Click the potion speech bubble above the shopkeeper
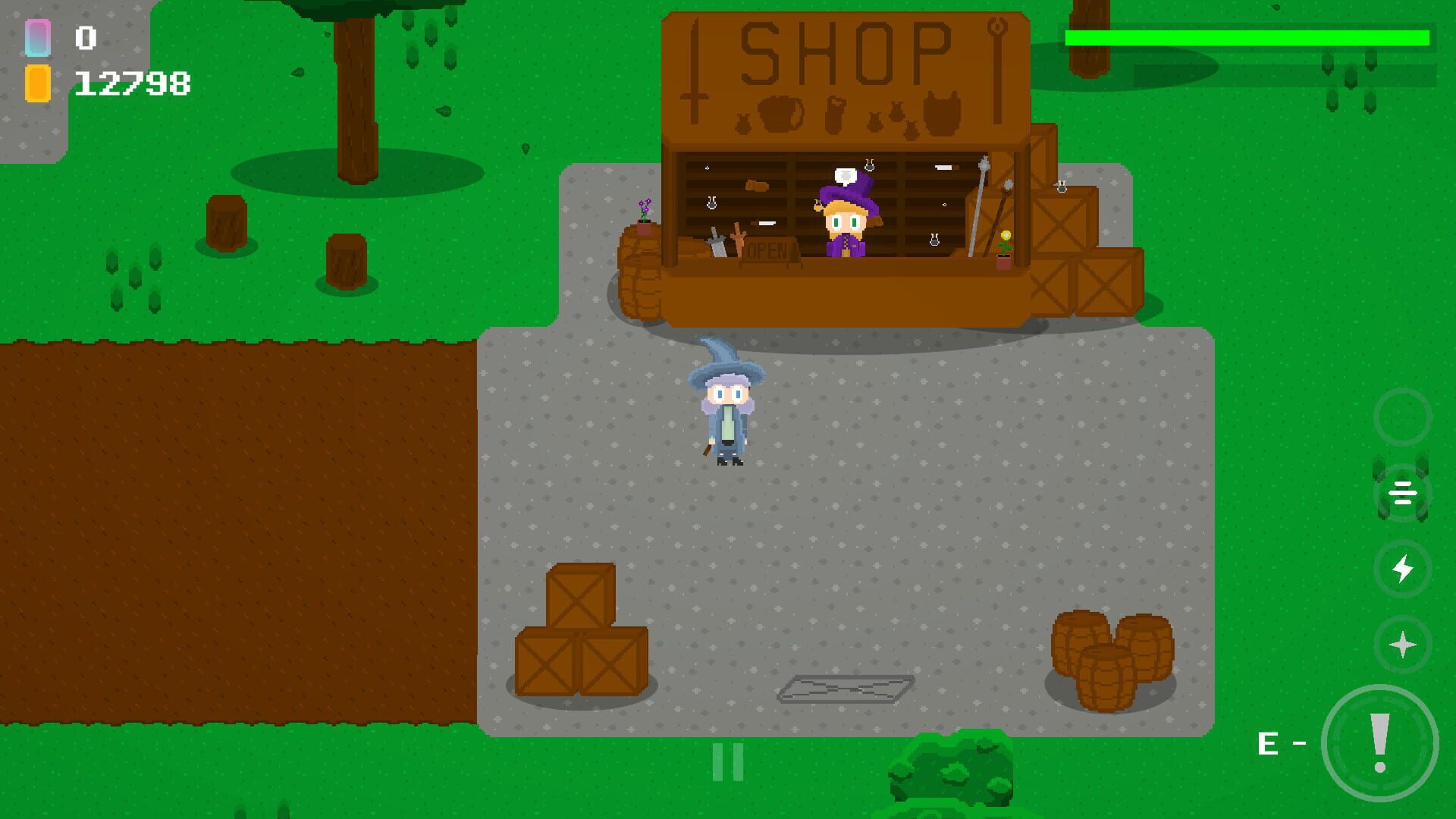Image resolution: width=1456 pixels, height=819 pixels. [x=844, y=176]
